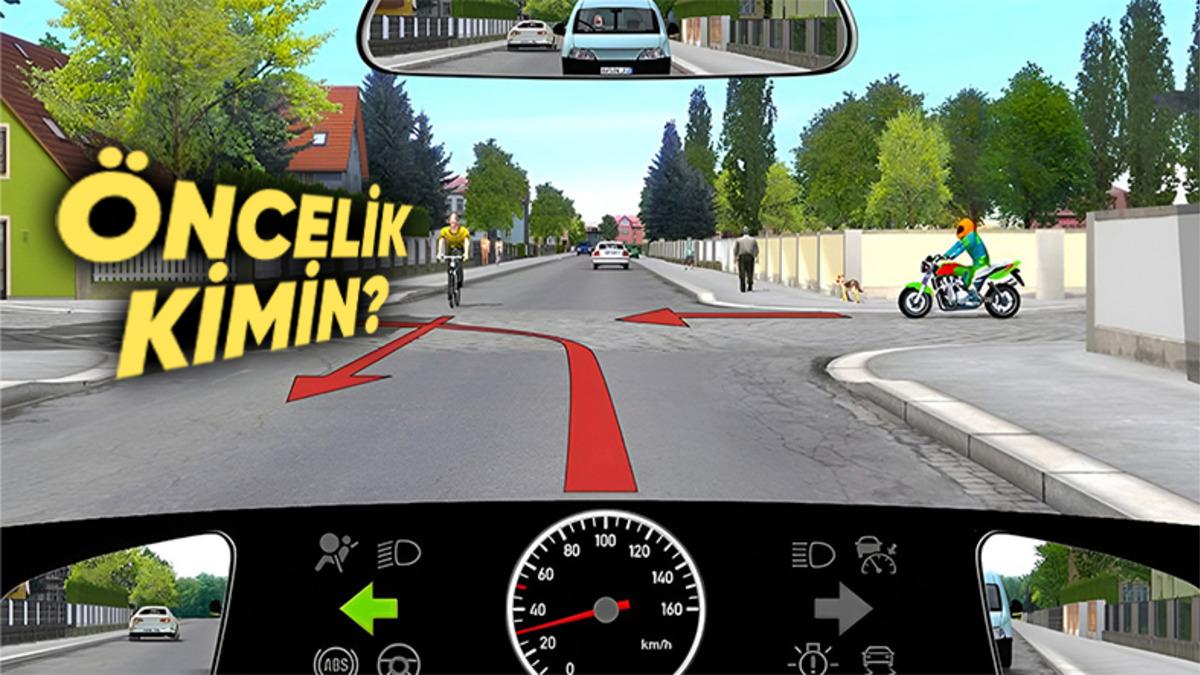Select the steering wheel warning icon
1200x675 pixels.
(398, 662)
